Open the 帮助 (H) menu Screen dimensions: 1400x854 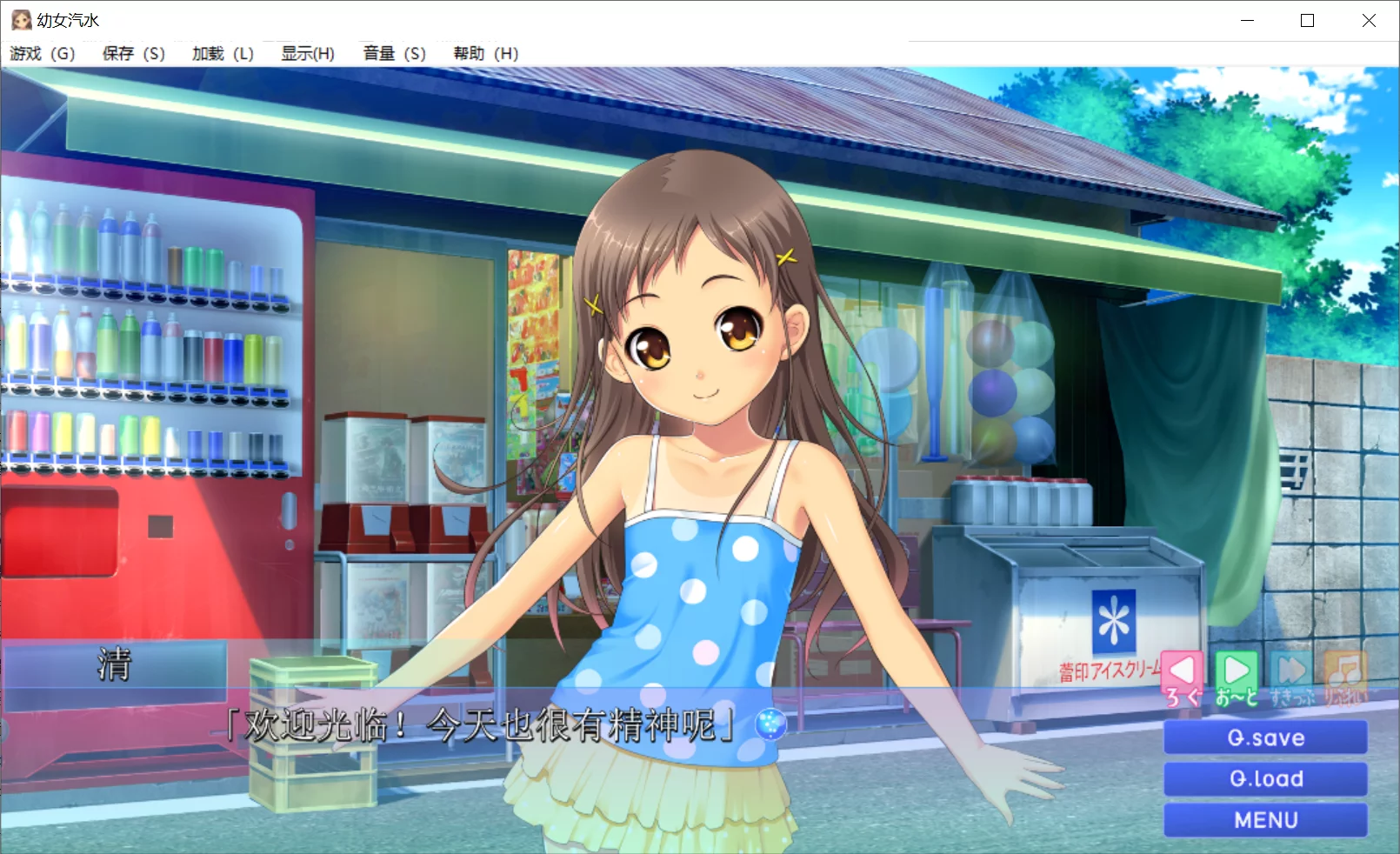tap(485, 54)
